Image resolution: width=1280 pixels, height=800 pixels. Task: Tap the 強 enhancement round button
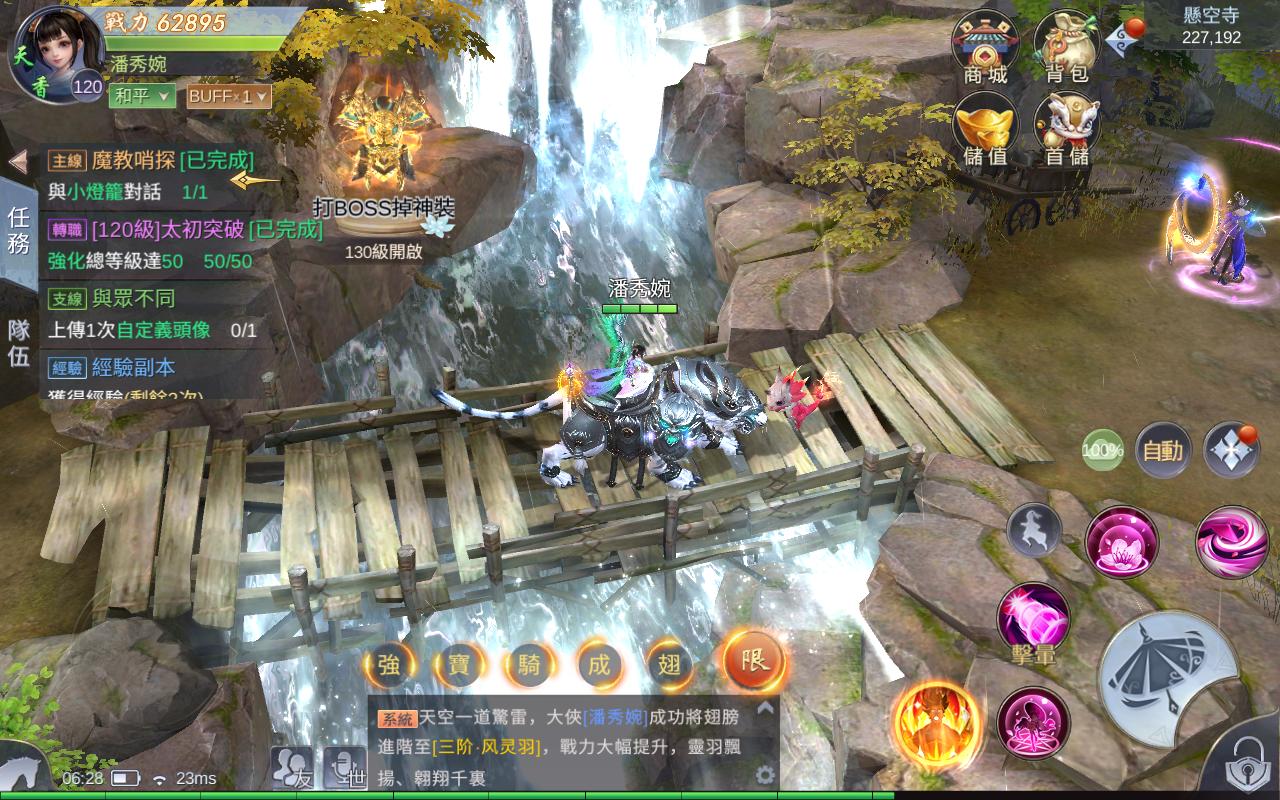pos(389,663)
